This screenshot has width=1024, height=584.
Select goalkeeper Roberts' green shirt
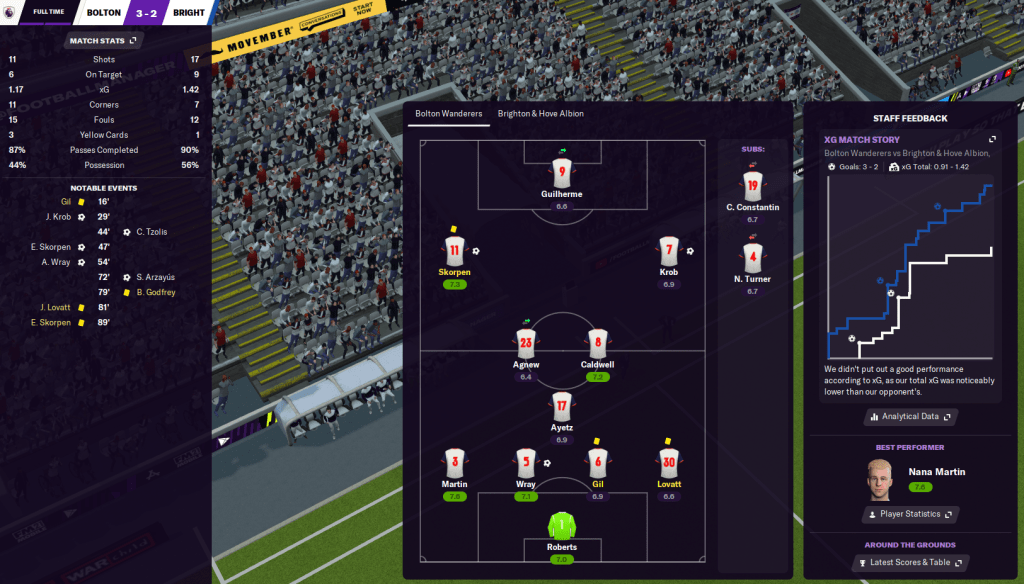tap(561, 526)
